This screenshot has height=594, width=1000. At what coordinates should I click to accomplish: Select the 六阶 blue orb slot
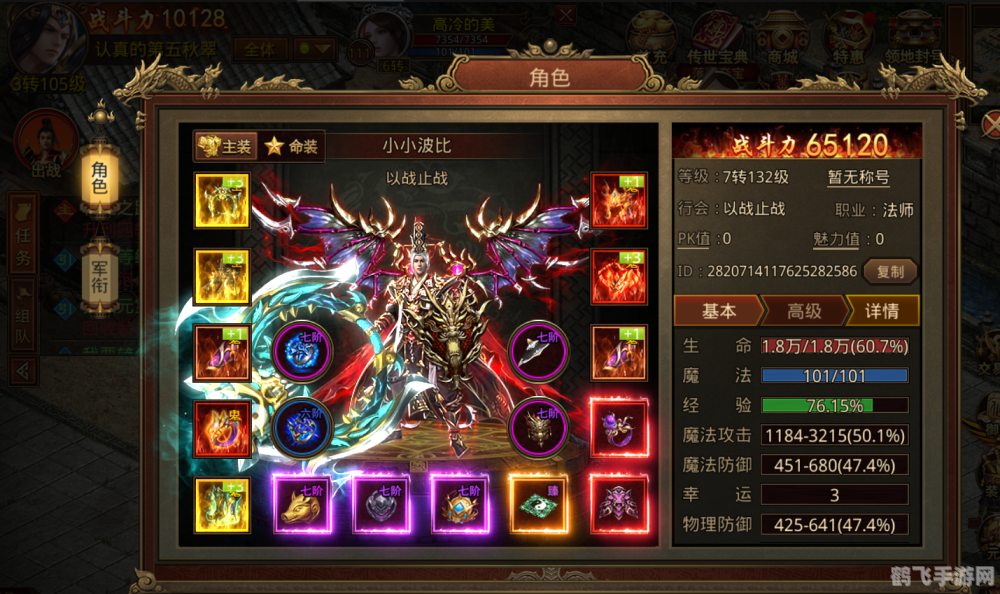(302, 428)
